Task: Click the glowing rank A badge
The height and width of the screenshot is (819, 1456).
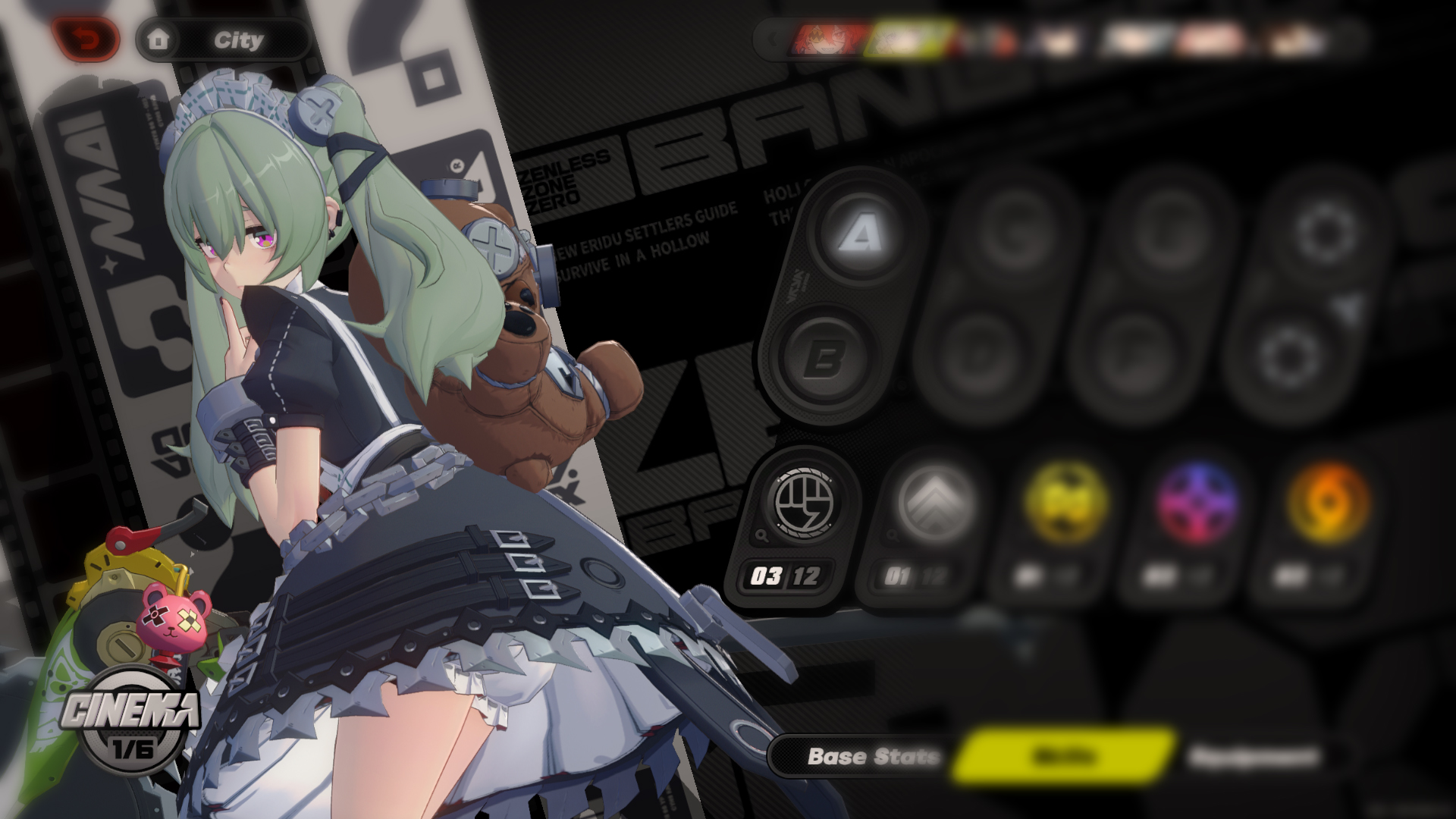Action: [858, 238]
